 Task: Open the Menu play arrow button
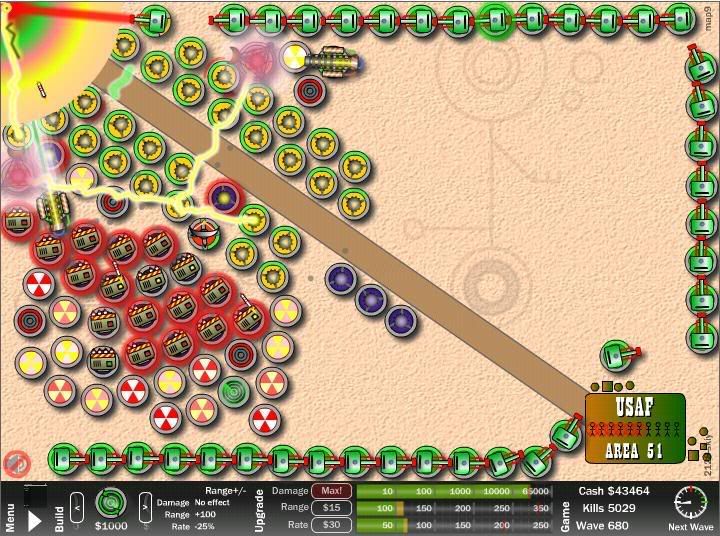34,520
